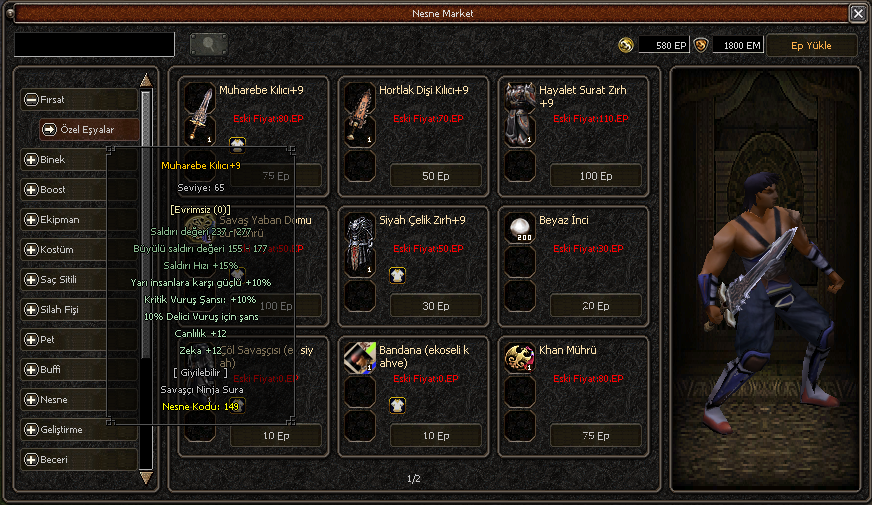
Task: Open the Geliştirme category
Action: [79, 429]
